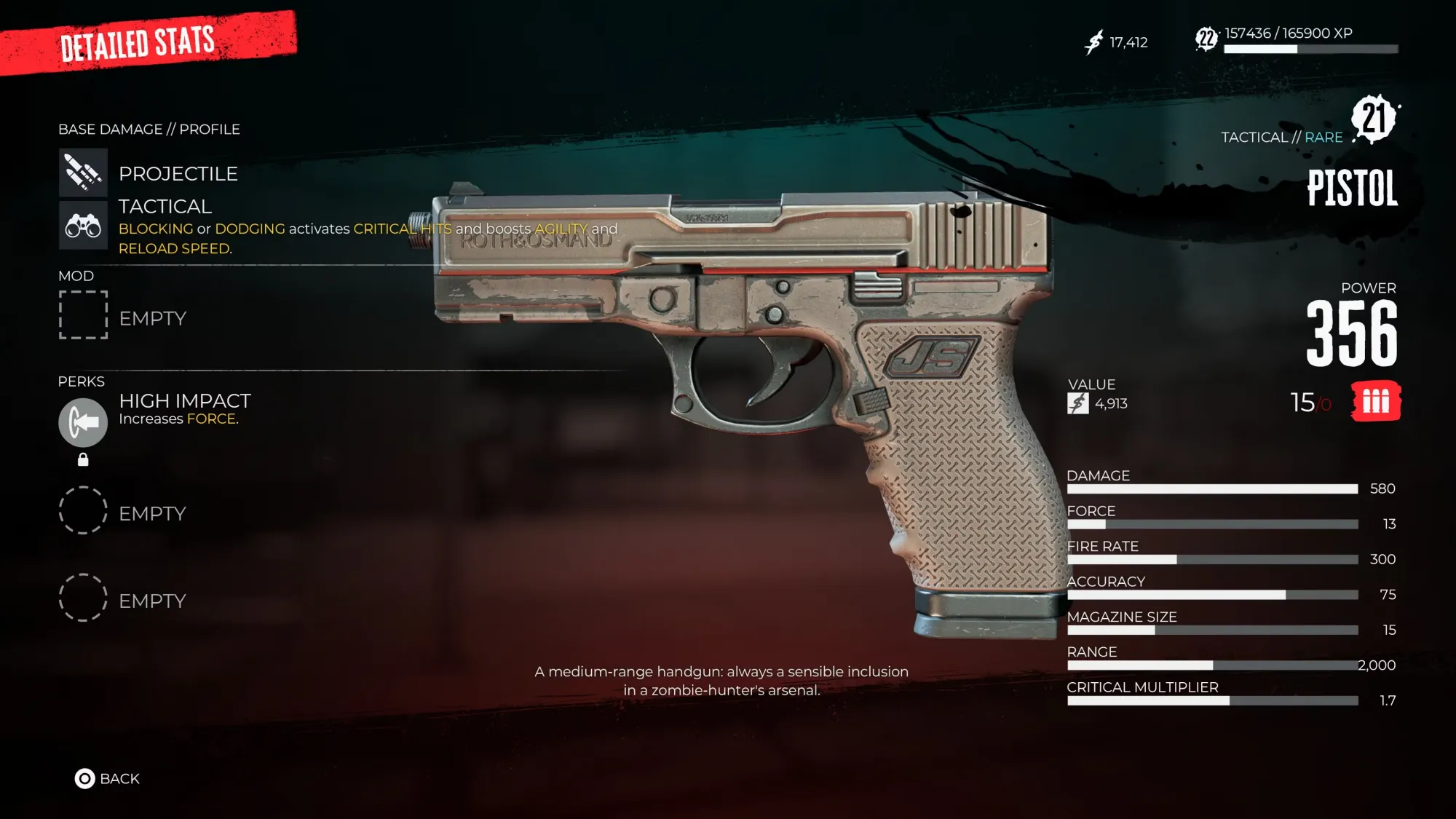
Task: Select the empty MOD slot
Action: click(83, 315)
